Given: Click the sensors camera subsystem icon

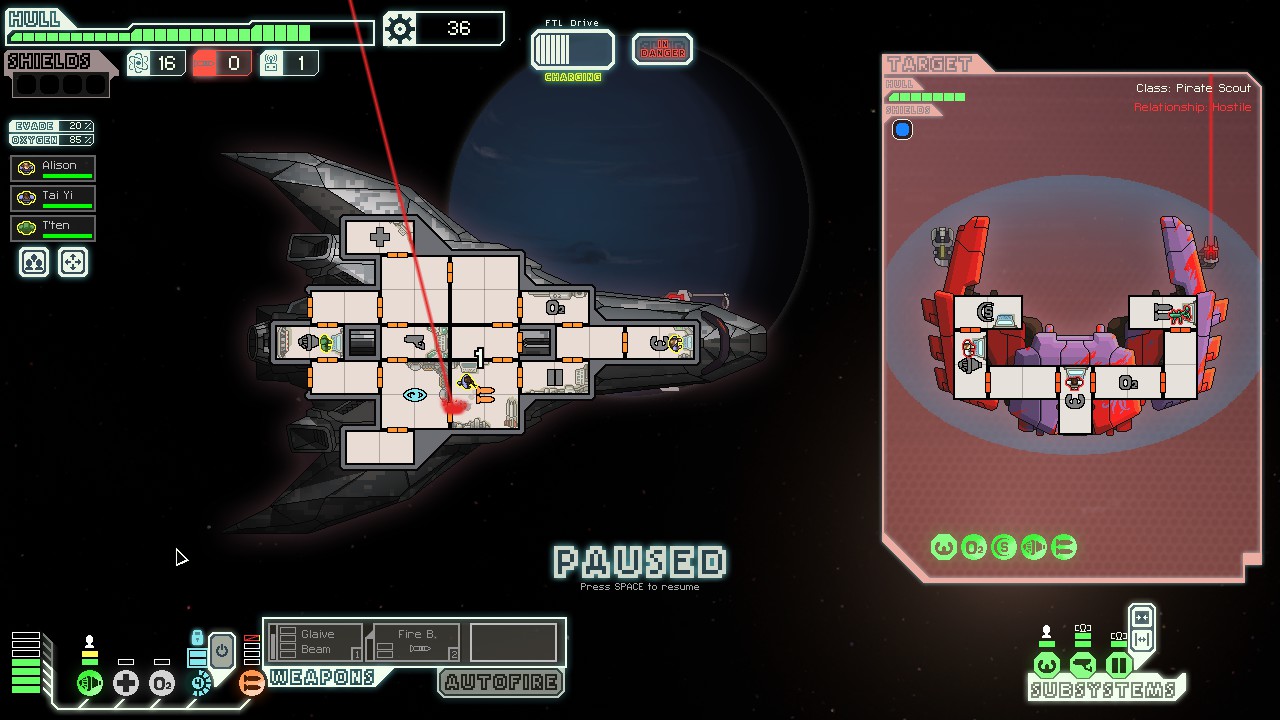Looking at the screenshot, I should (x=1083, y=665).
